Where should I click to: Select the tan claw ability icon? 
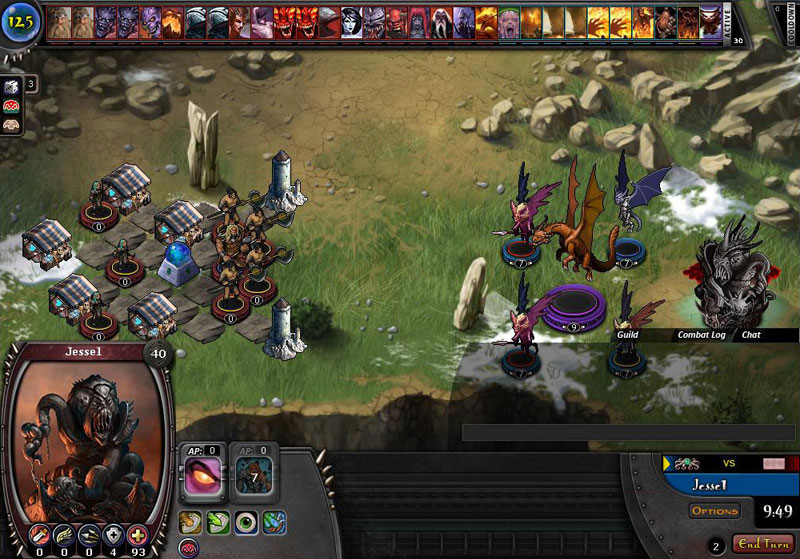click(x=189, y=521)
